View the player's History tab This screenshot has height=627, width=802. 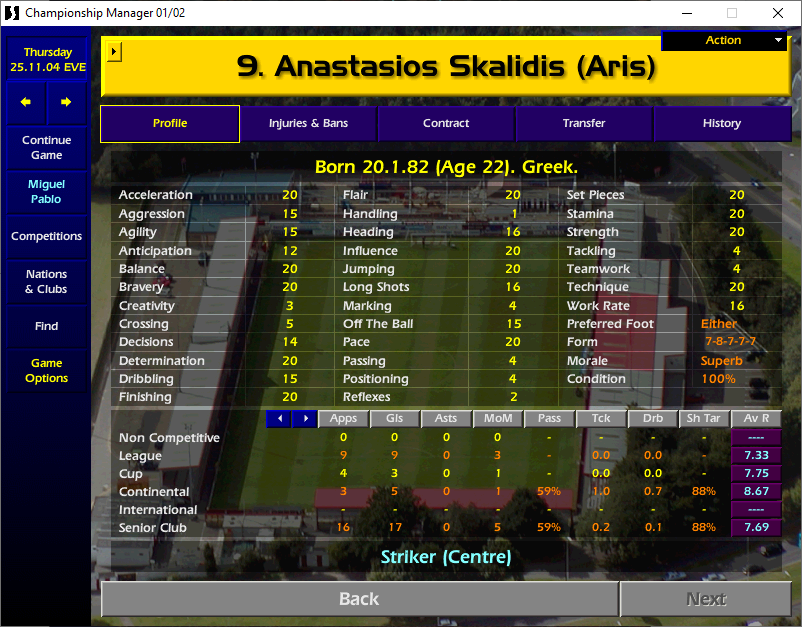(x=721, y=124)
